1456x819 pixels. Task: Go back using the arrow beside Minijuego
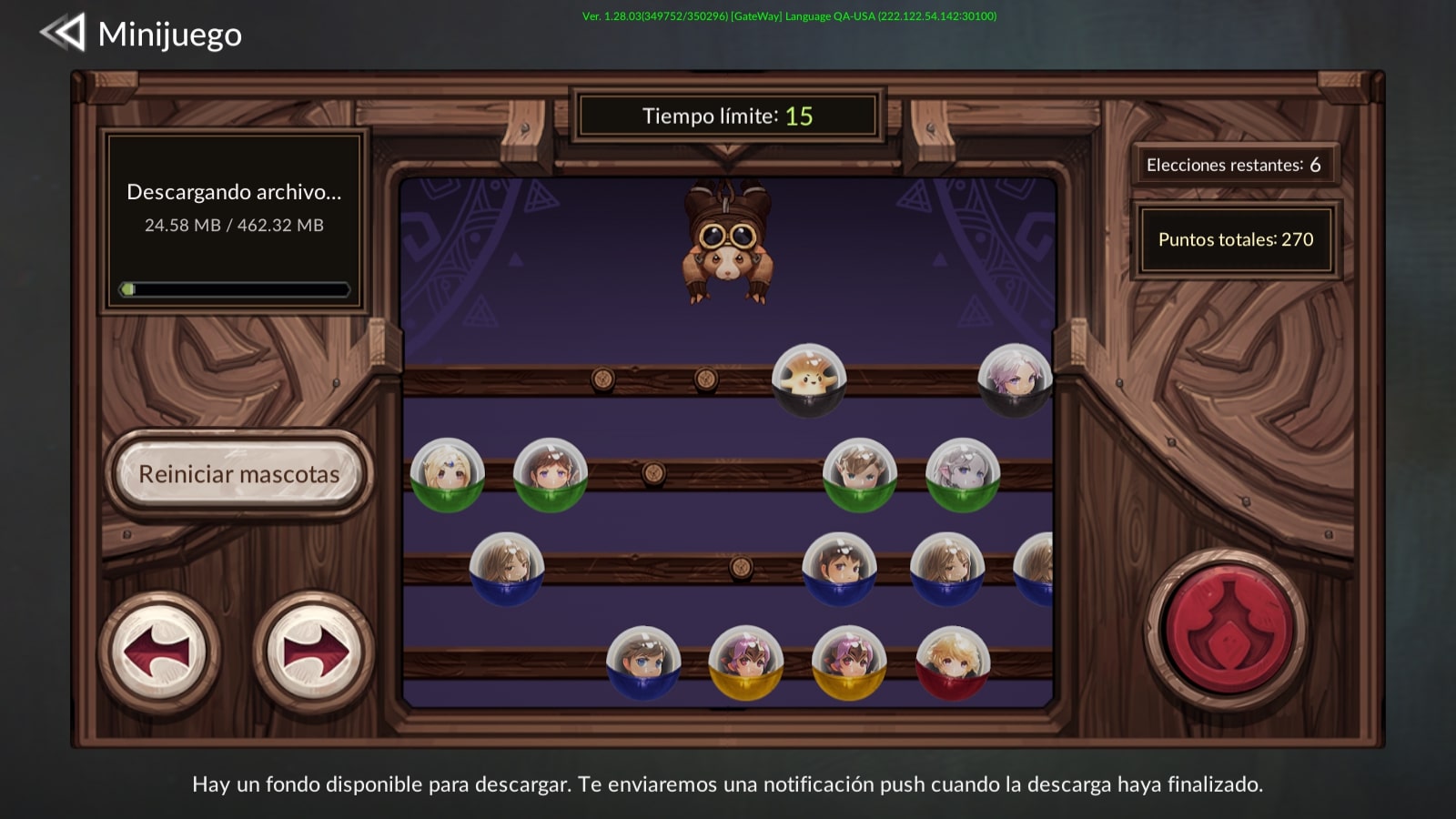click(x=63, y=33)
